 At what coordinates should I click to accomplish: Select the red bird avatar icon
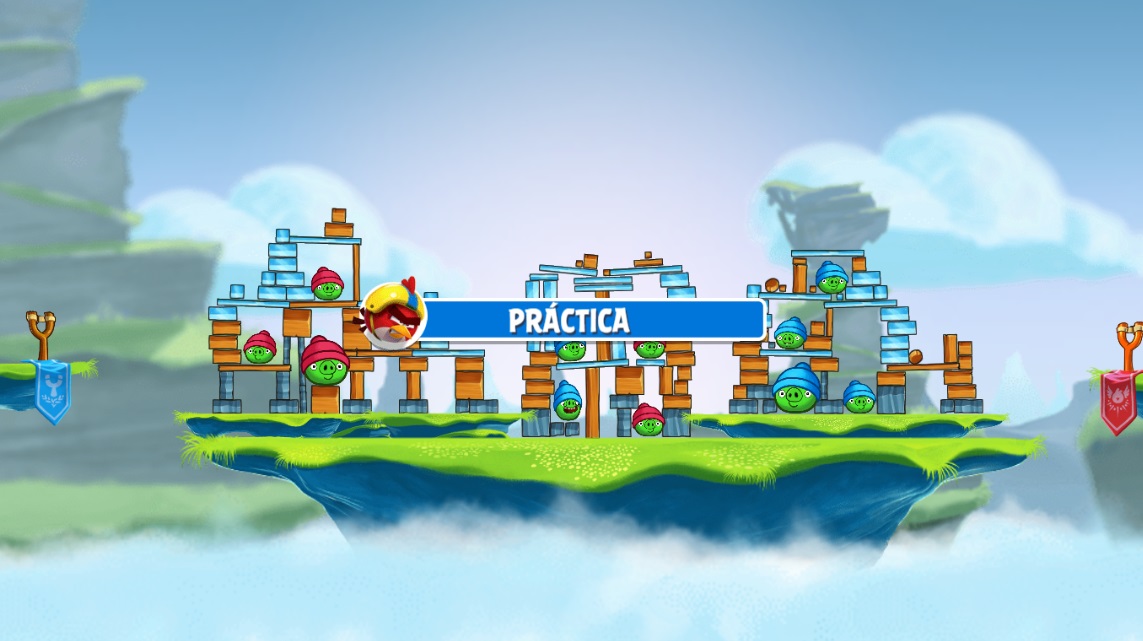393,314
